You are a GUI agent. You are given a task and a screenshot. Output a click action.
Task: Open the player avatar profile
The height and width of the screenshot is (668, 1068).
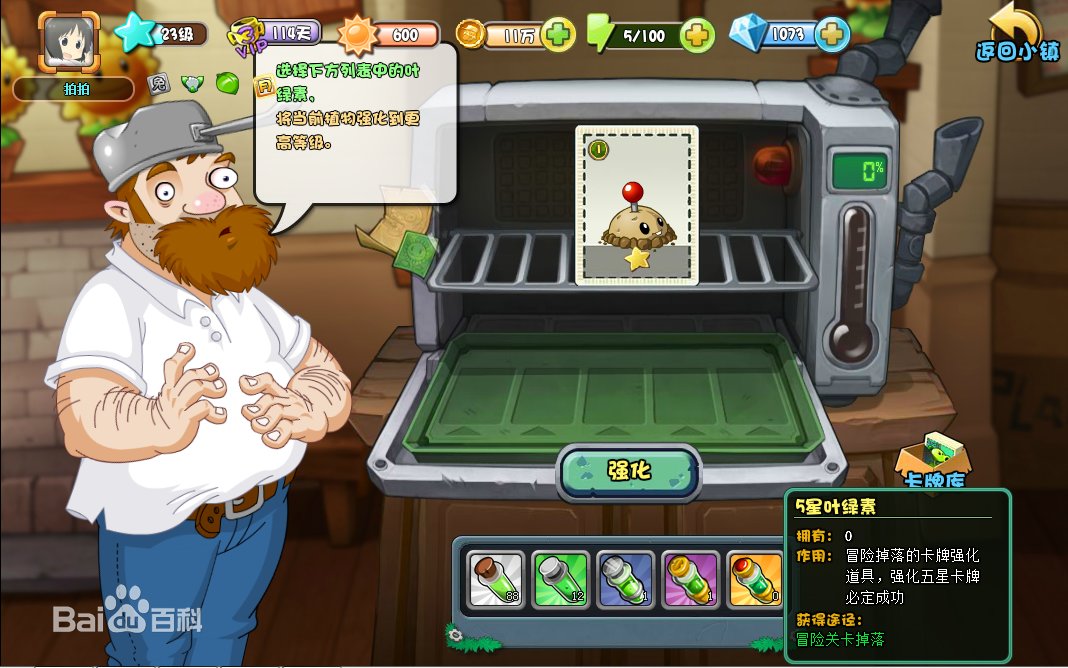click(x=70, y=40)
